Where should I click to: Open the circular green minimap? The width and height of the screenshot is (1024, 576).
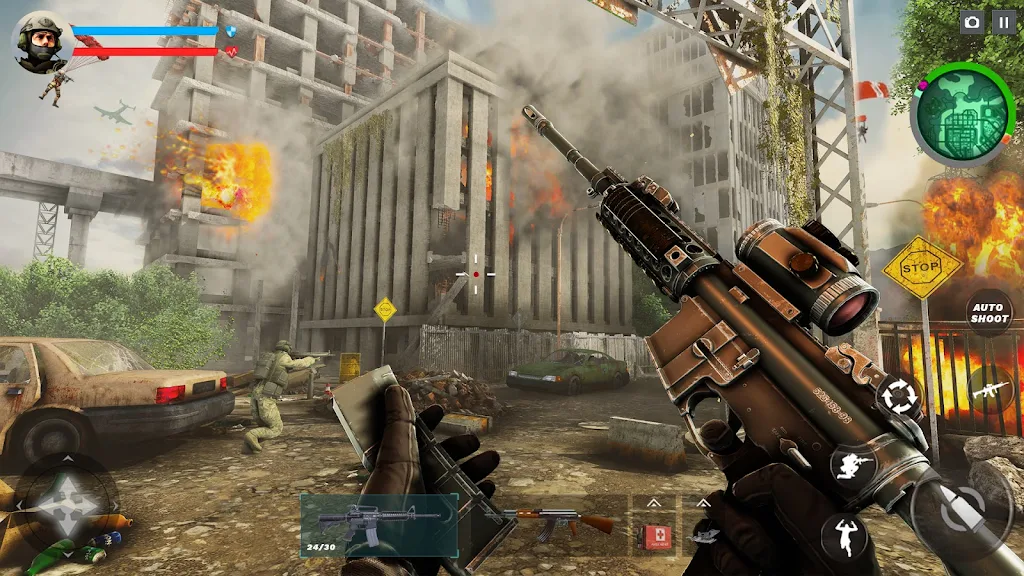pos(961,113)
